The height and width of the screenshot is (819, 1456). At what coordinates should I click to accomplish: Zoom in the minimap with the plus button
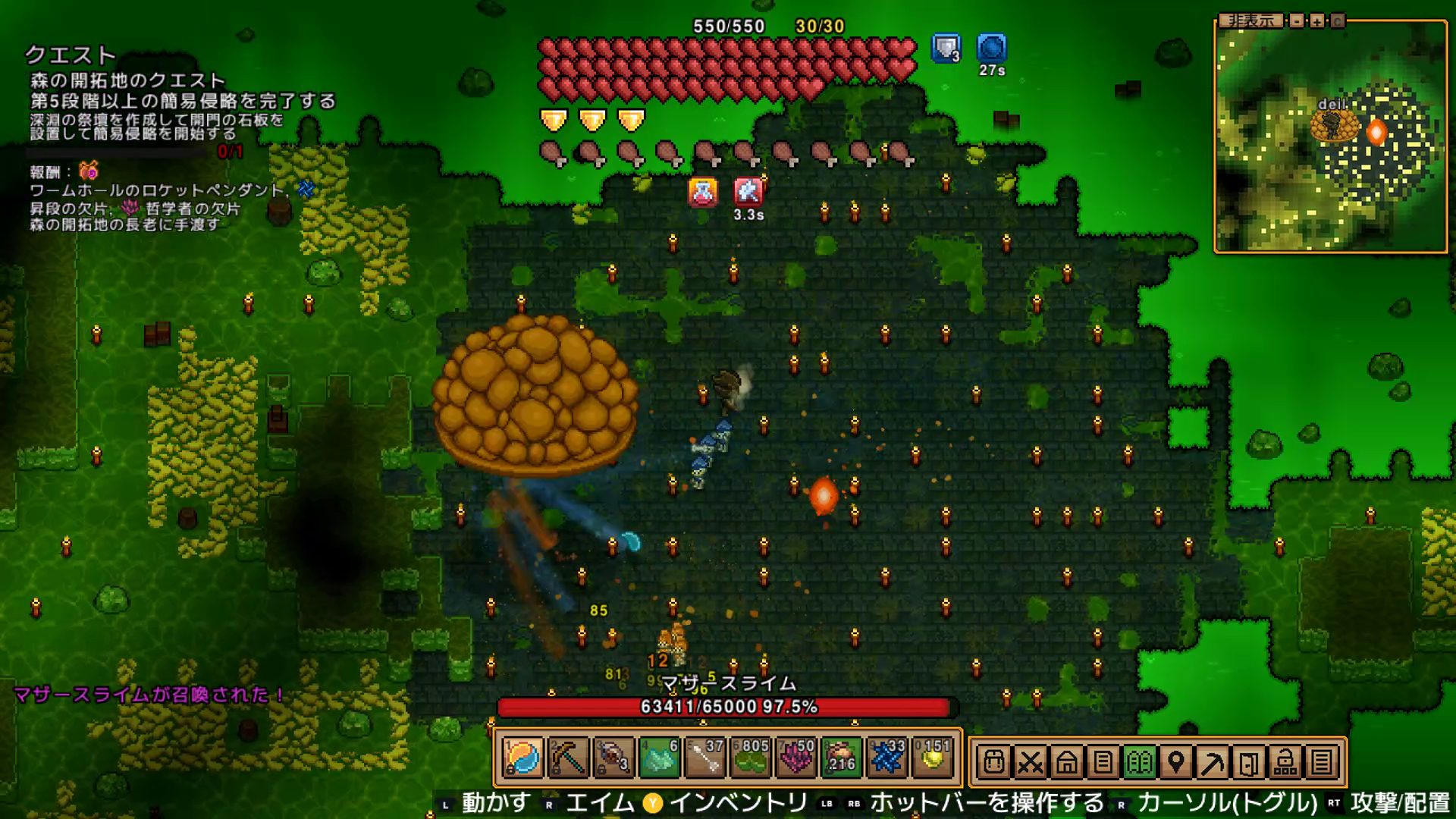(1317, 20)
